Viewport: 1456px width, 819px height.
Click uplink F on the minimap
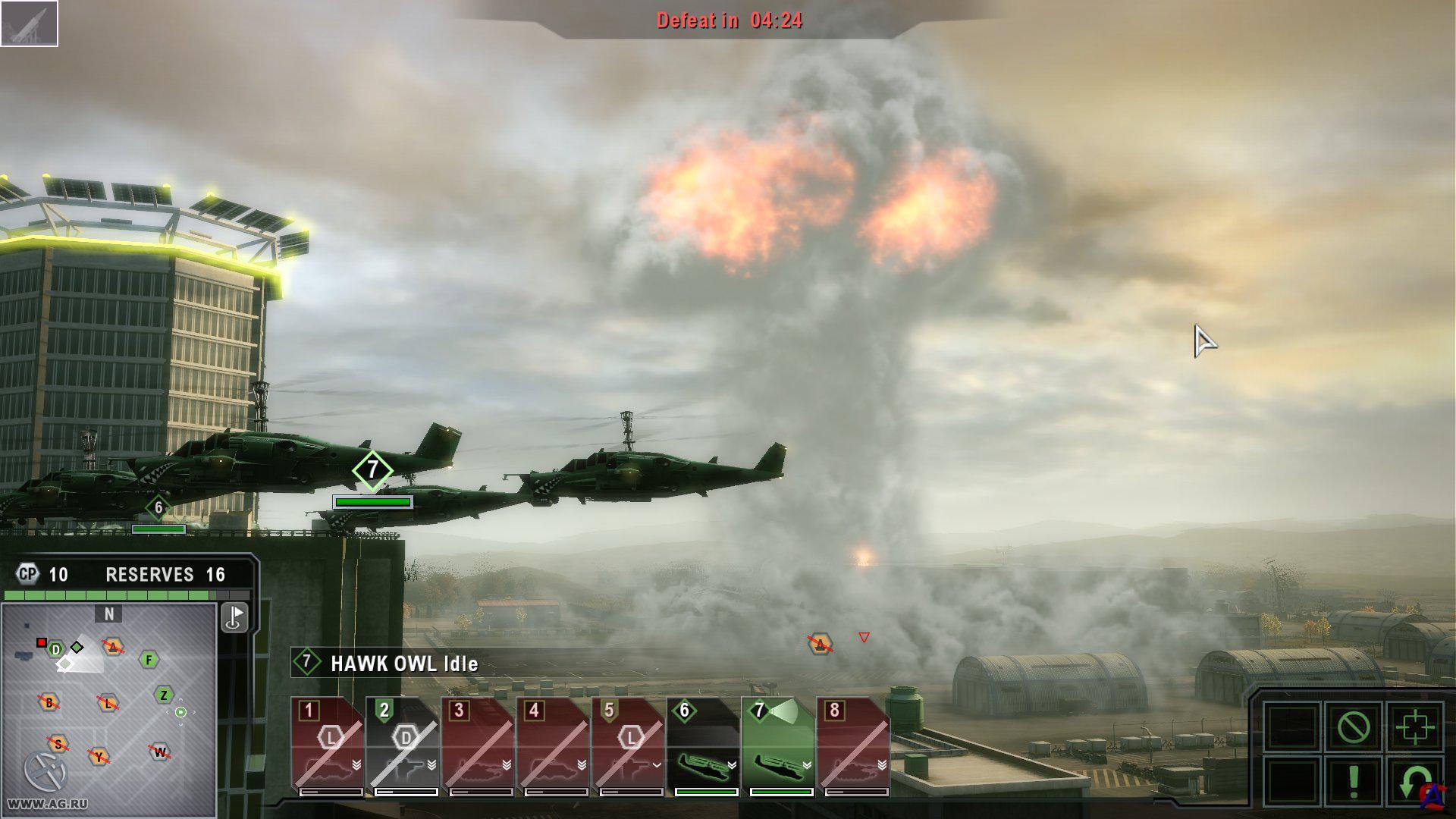pyautogui.click(x=149, y=660)
